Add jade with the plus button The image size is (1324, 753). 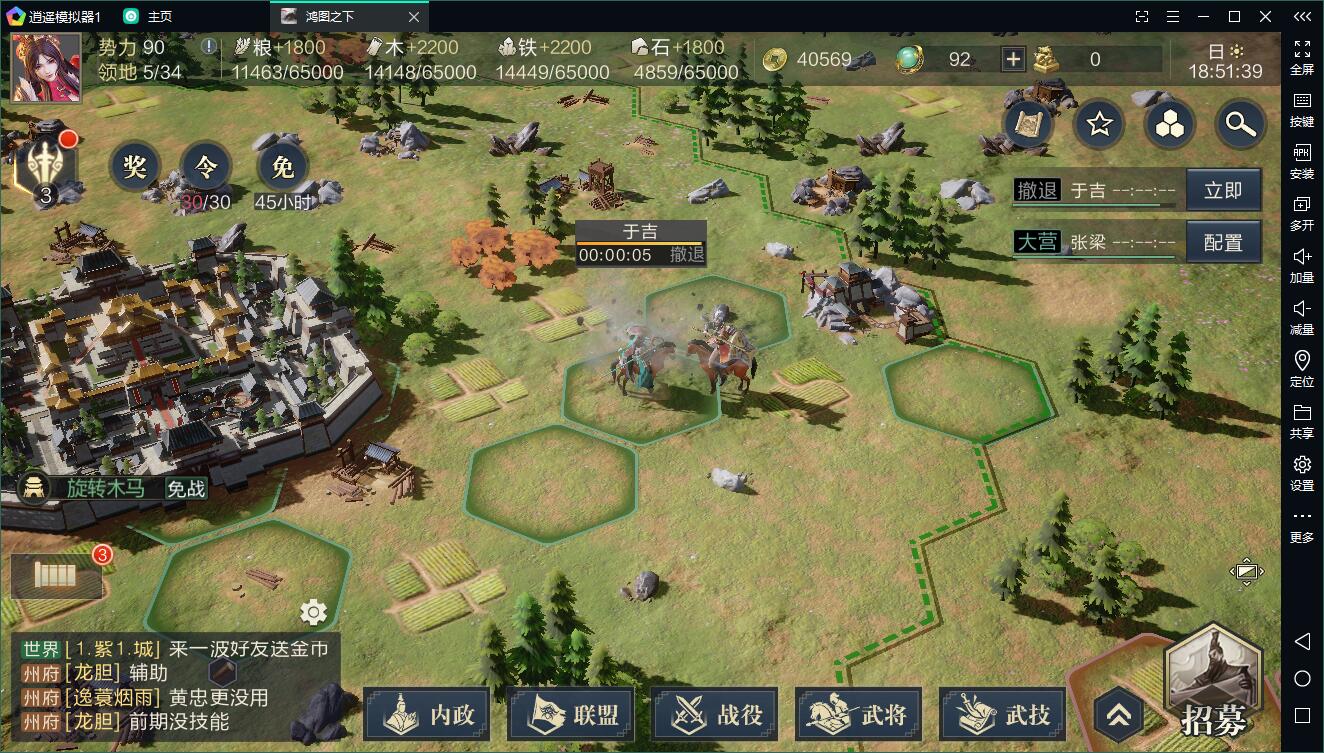(x=1013, y=59)
